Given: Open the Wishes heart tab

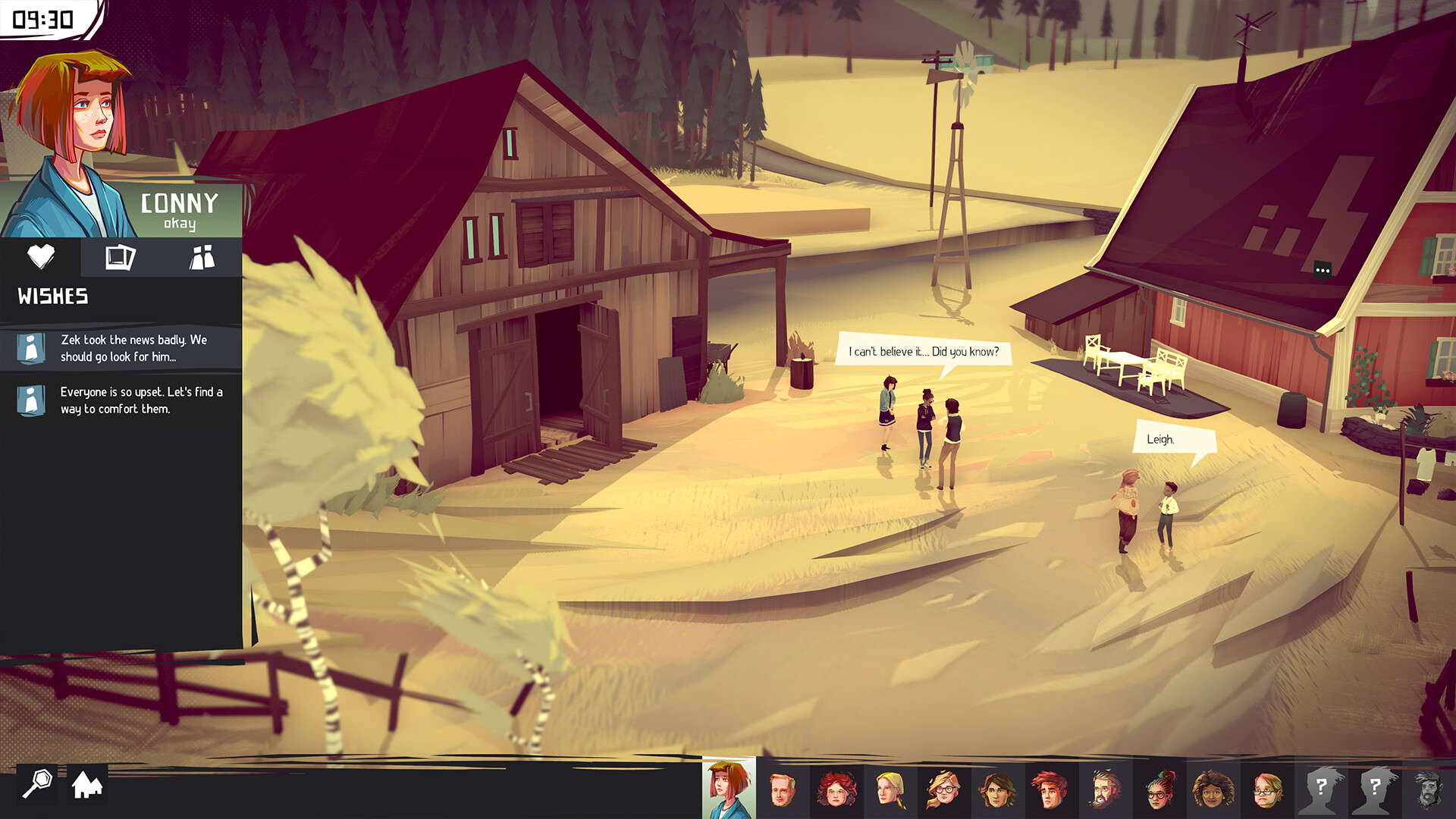Looking at the screenshot, I should click(x=42, y=258).
